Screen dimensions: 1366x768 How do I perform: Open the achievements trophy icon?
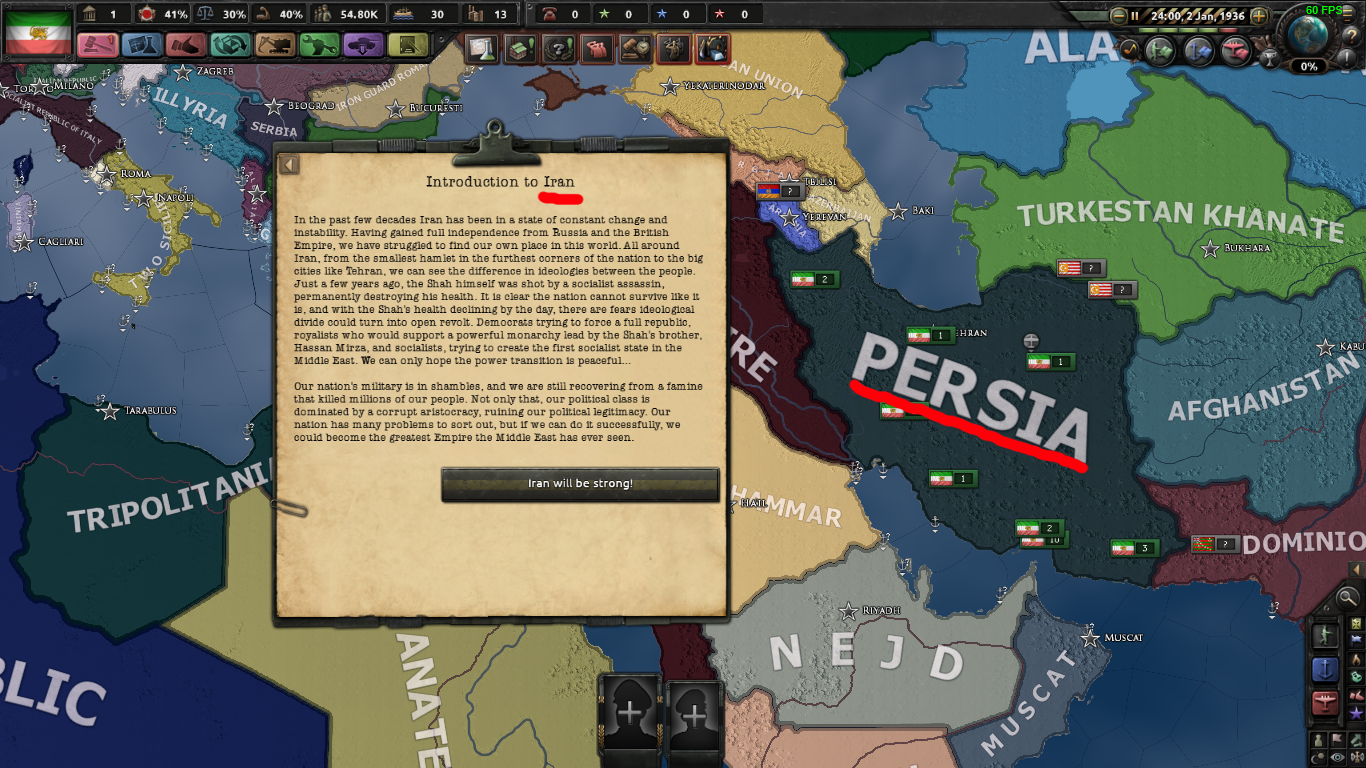tap(1270, 57)
